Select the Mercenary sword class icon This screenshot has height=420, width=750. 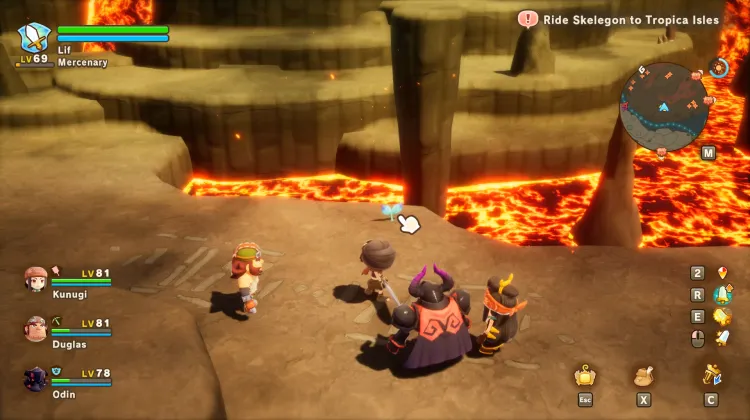pyautogui.click(x=35, y=40)
